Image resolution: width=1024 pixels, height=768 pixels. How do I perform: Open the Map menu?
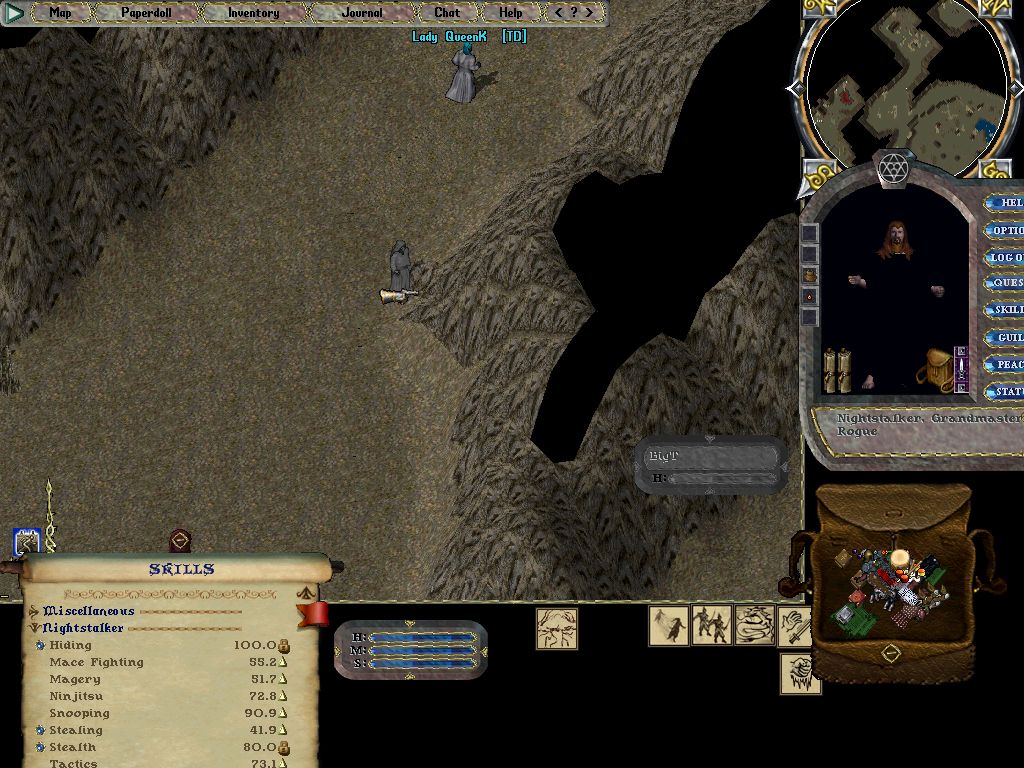(61, 13)
